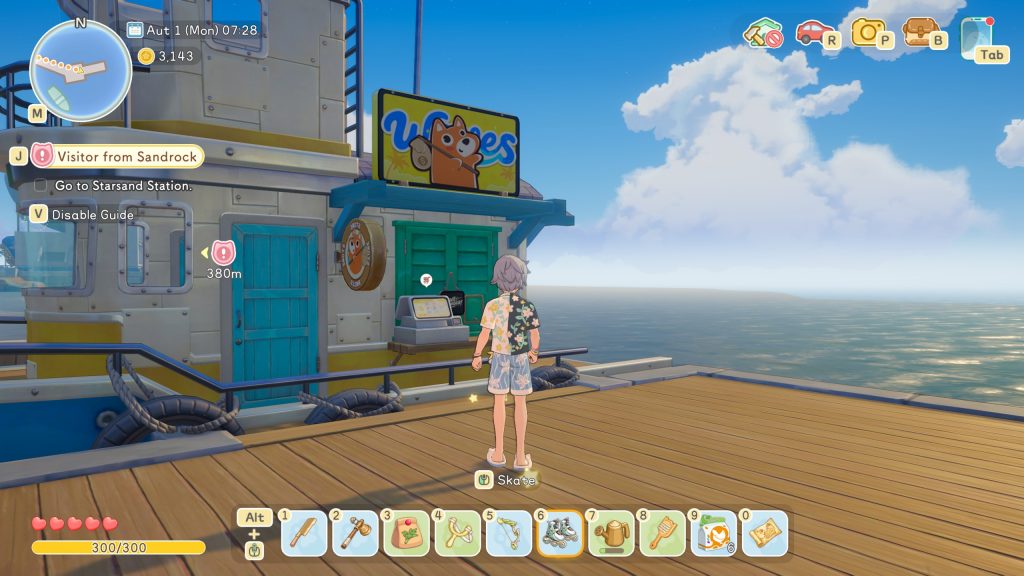Open the circular minimap

point(80,70)
